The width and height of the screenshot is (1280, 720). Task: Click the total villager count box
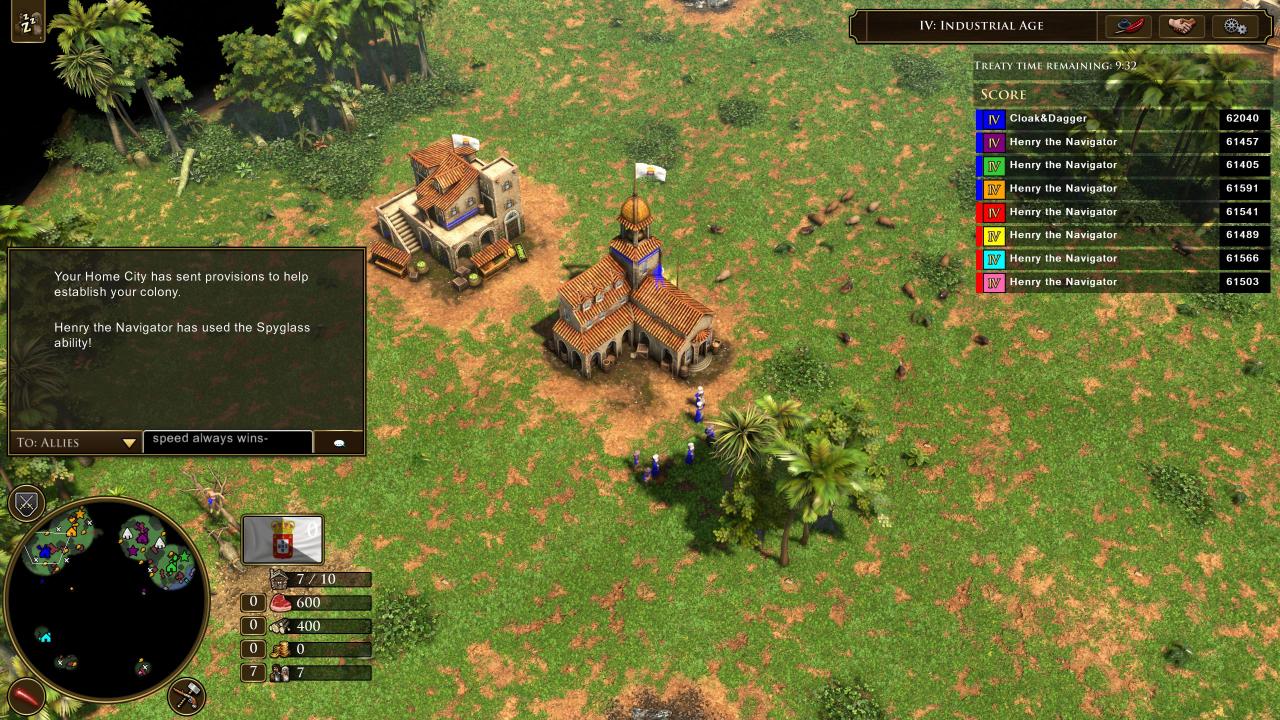(253, 672)
